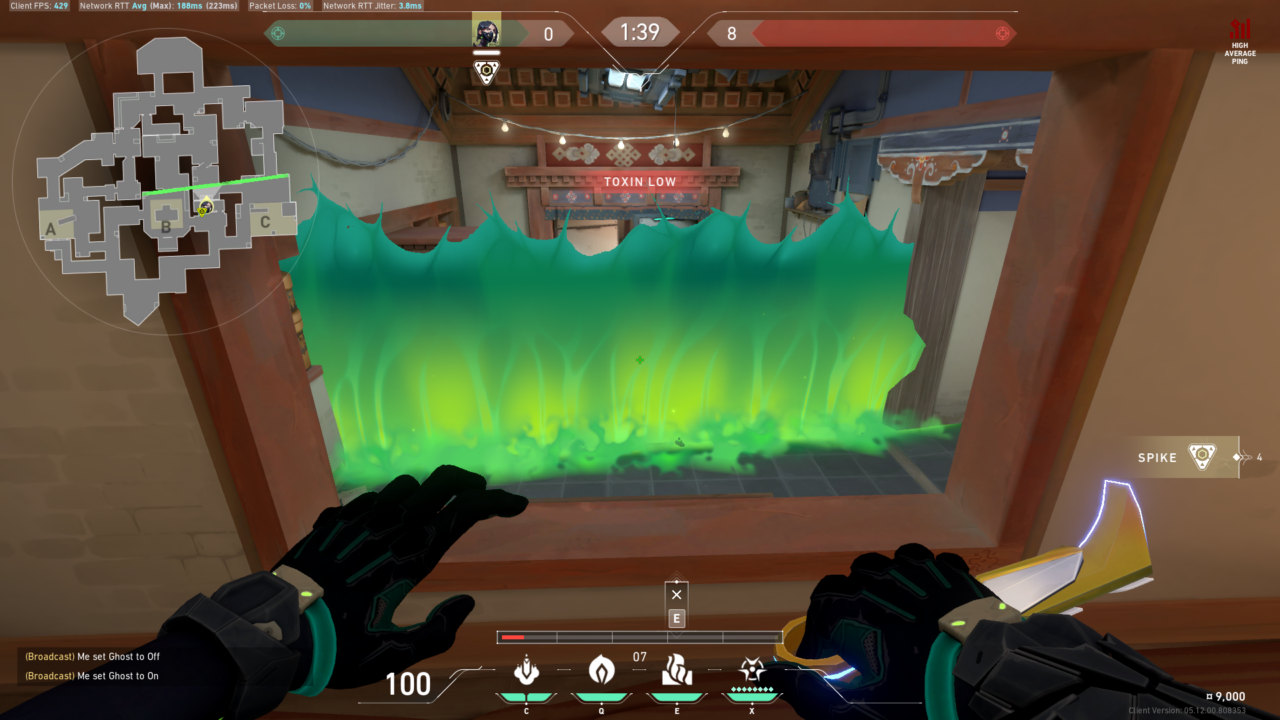Click the C site marker on minimap

pyautogui.click(x=265, y=222)
